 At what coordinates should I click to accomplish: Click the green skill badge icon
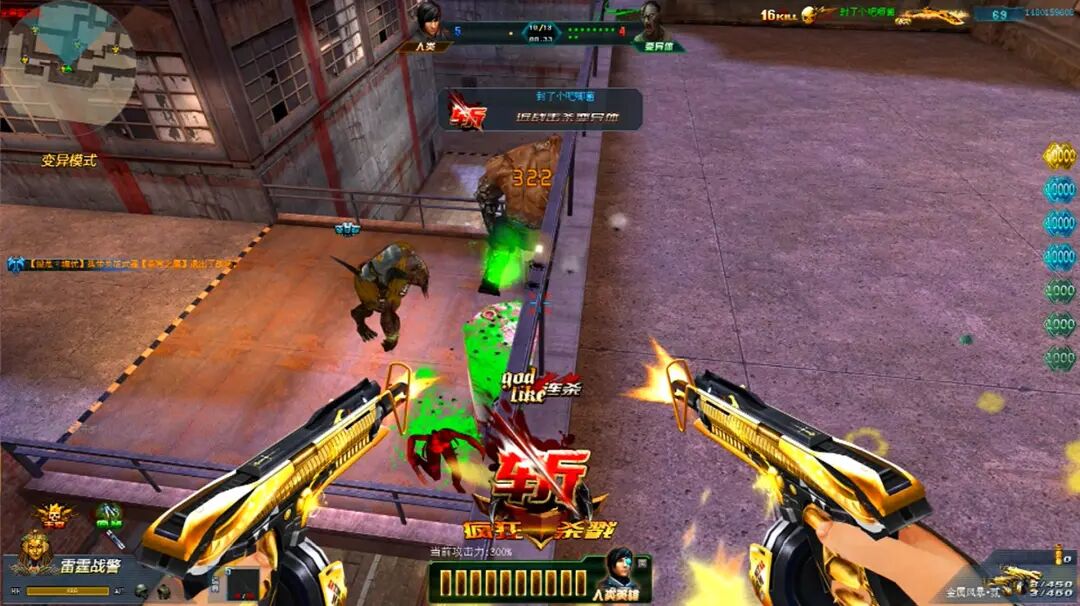(108, 515)
